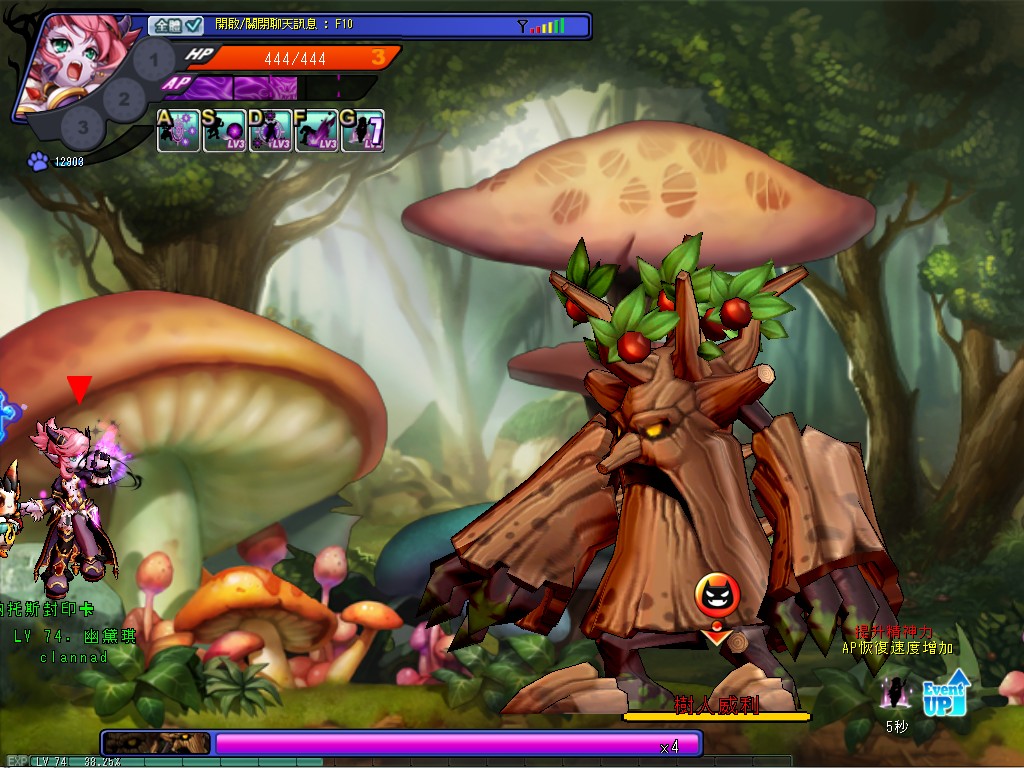The width and height of the screenshot is (1024, 768).
Task: Activate the G skill icon
Action: 362,131
